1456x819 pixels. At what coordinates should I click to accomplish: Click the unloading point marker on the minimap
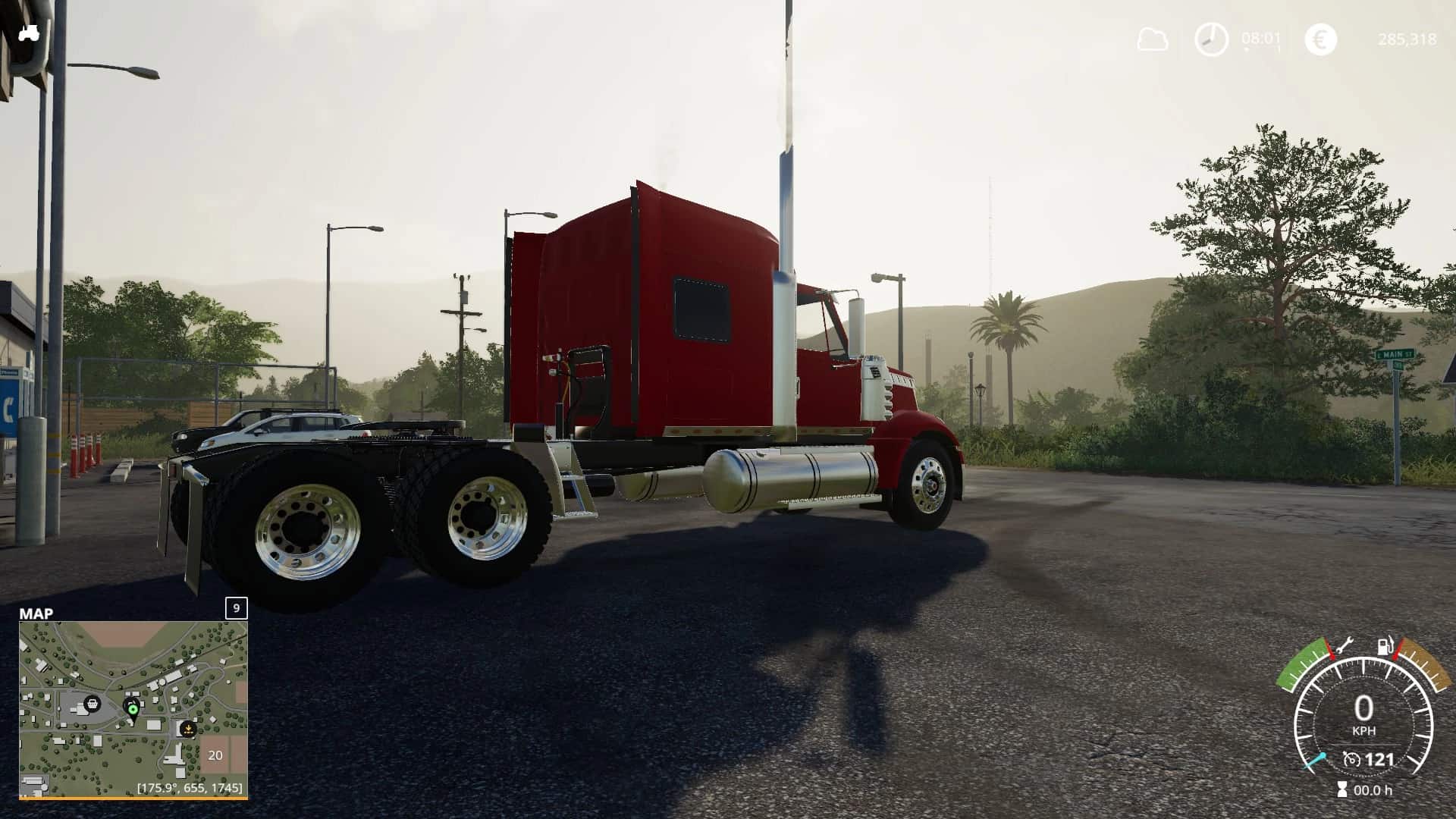187,730
